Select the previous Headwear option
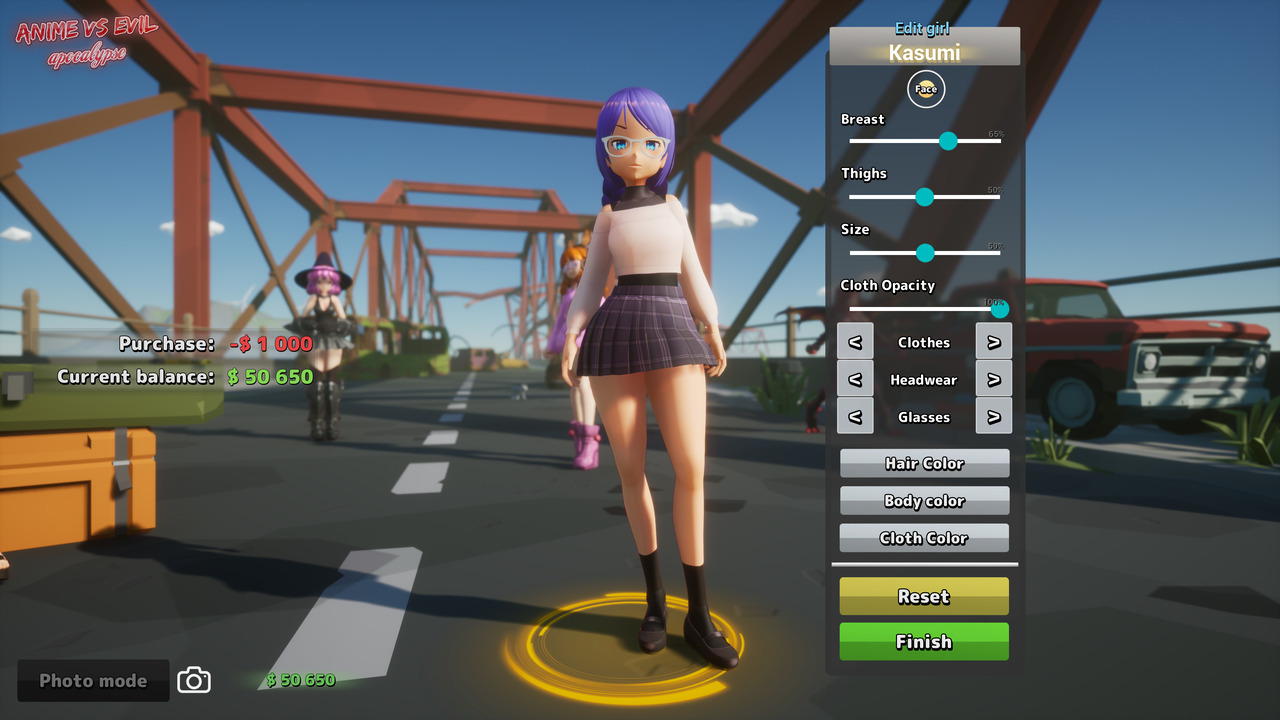 [855, 378]
